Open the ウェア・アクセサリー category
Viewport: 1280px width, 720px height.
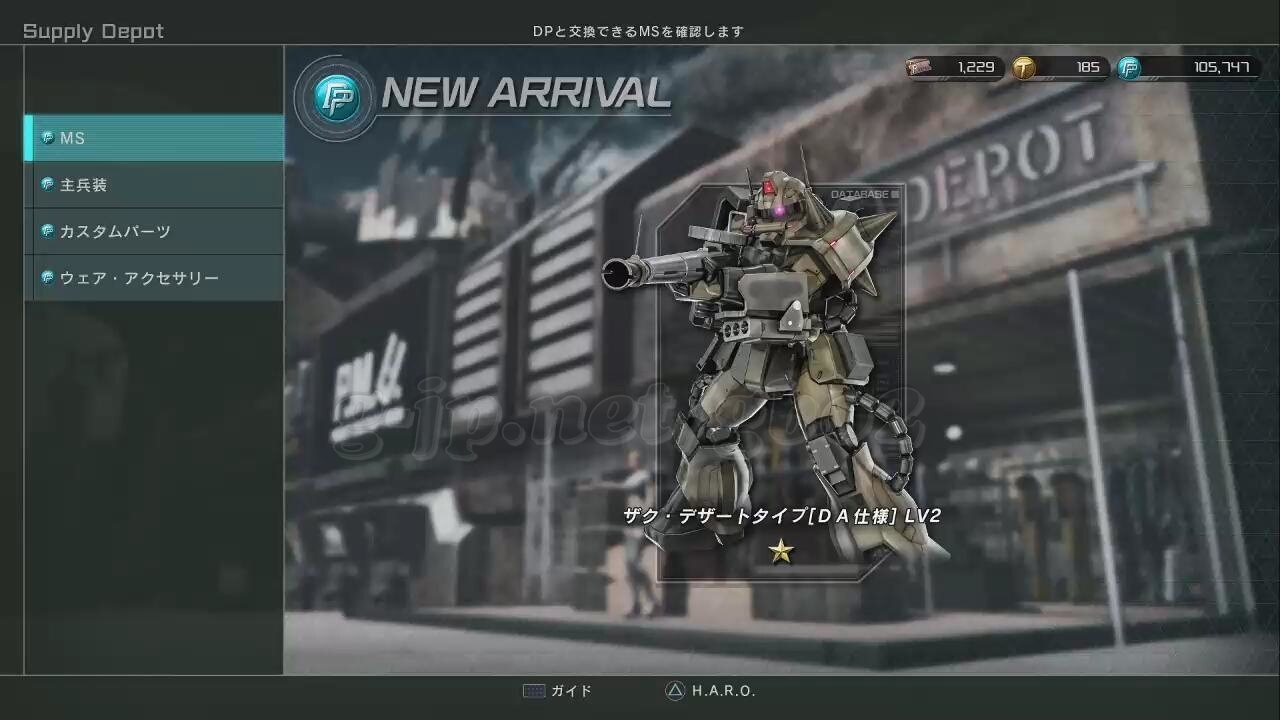[x=155, y=278]
